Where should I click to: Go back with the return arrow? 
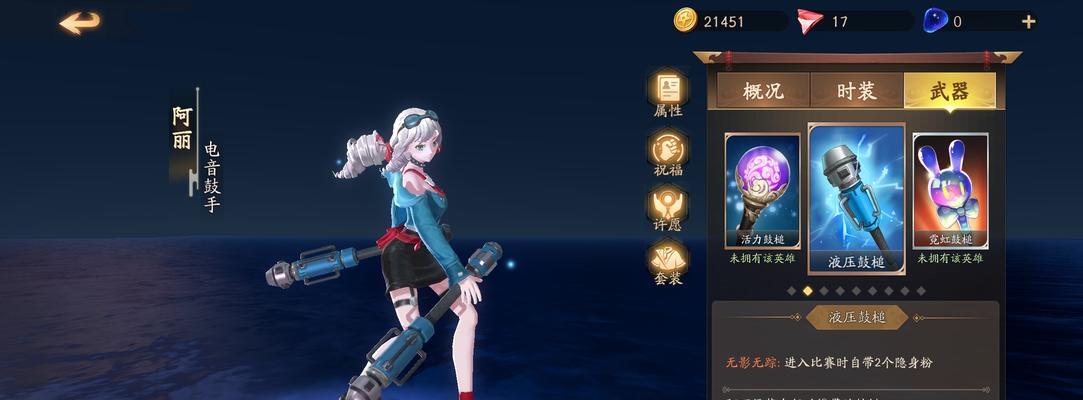pos(80,23)
